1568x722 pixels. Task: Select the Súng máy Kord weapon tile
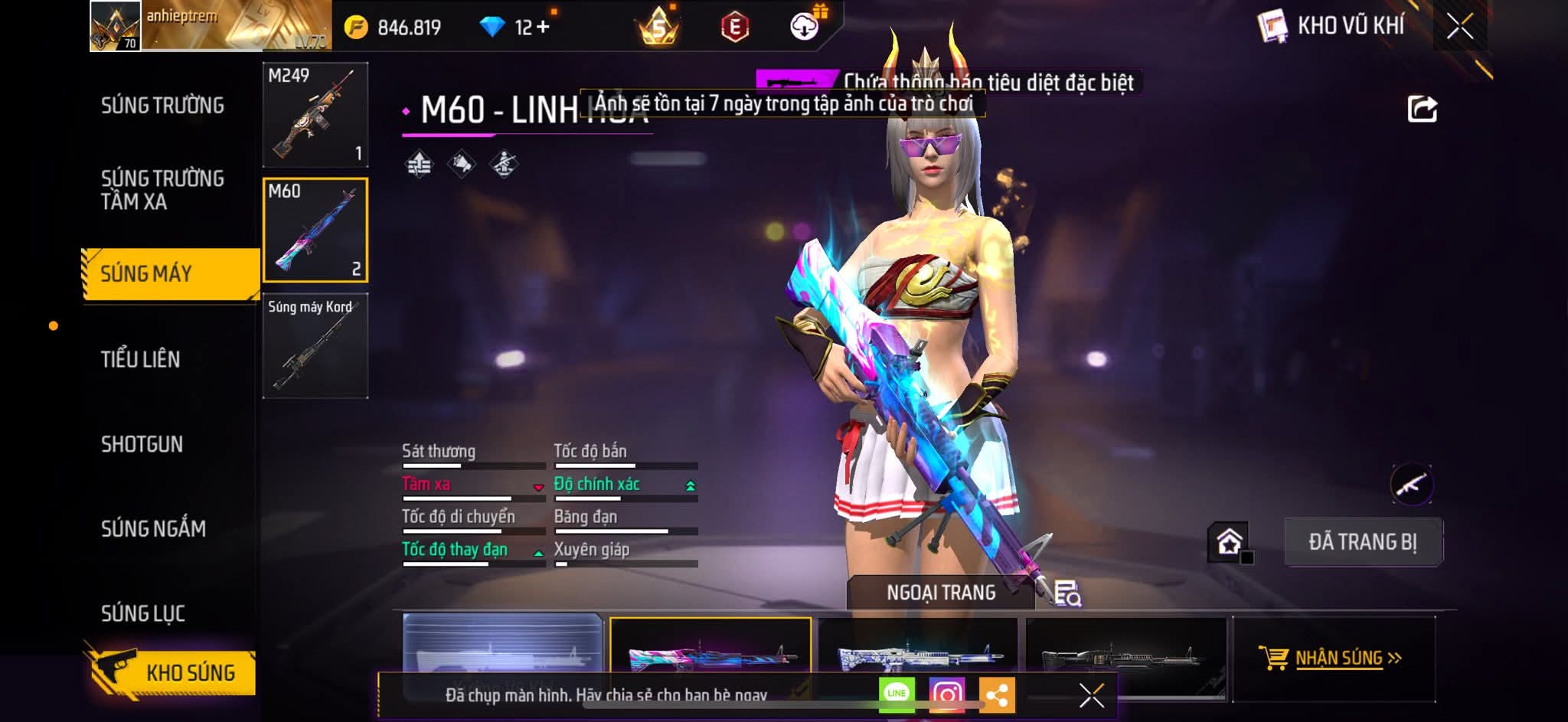[x=315, y=346]
